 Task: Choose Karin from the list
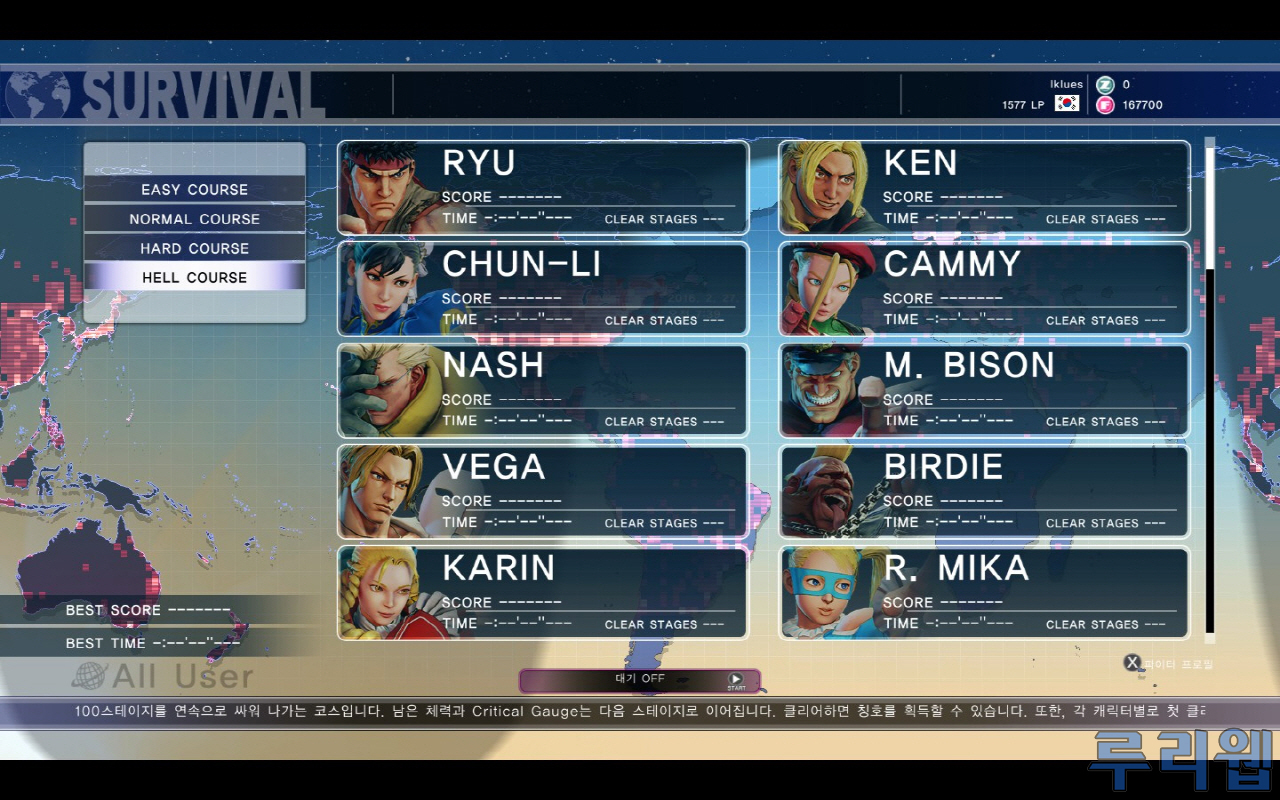543,593
